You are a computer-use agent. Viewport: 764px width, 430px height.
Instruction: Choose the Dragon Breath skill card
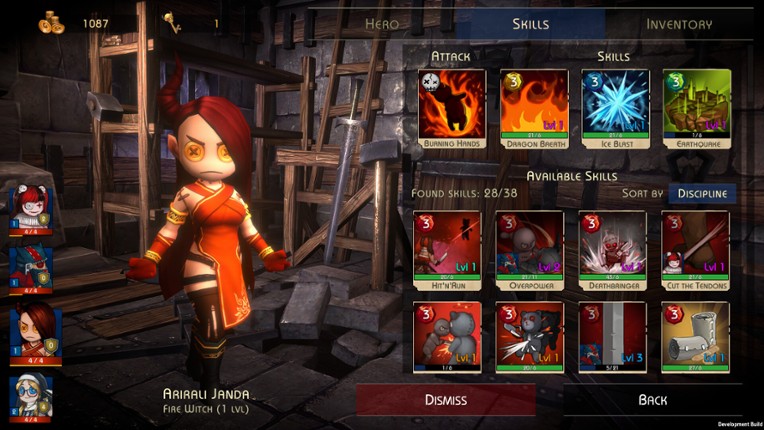pyautogui.click(x=533, y=104)
